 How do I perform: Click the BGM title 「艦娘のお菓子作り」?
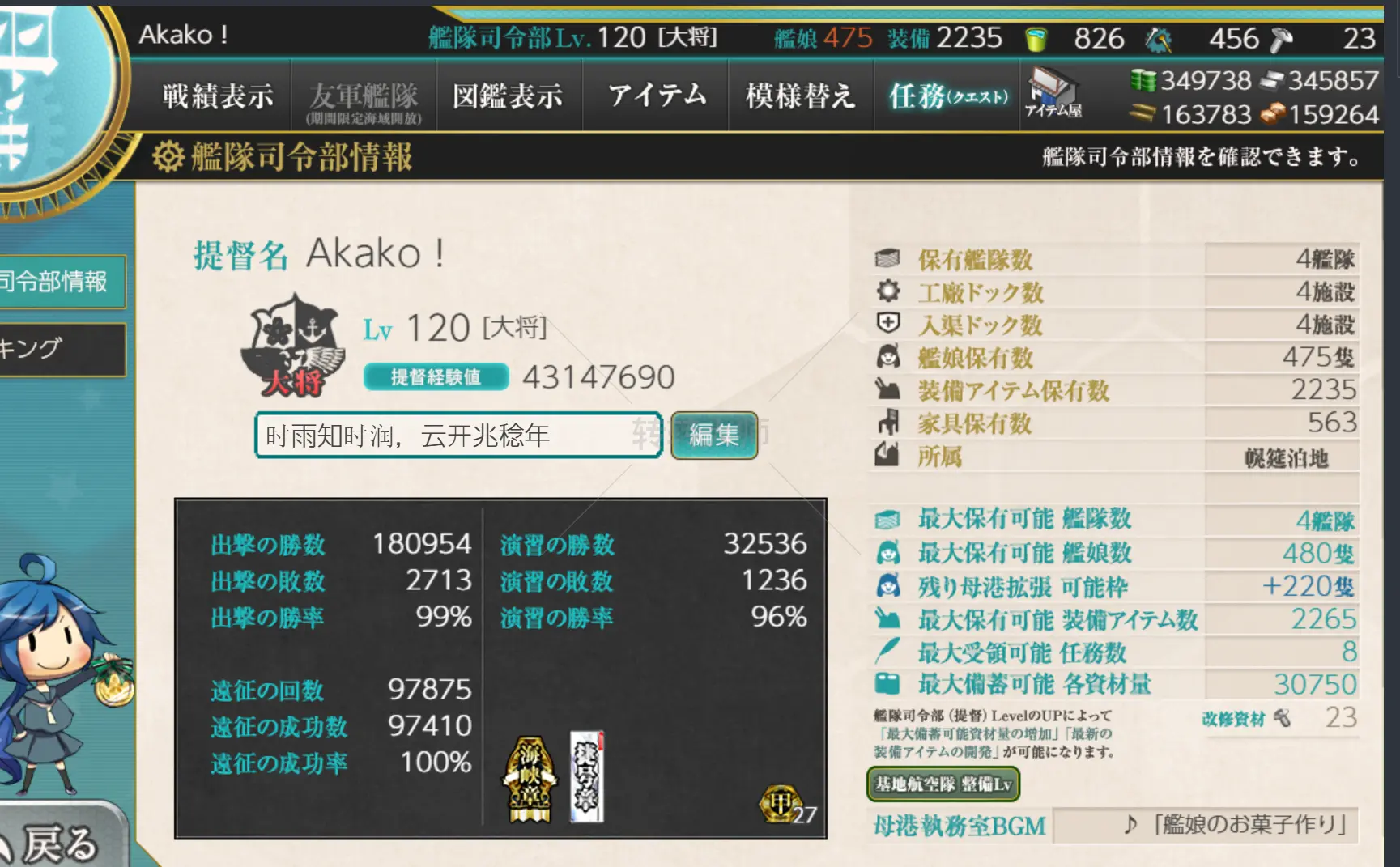(1247, 827)
